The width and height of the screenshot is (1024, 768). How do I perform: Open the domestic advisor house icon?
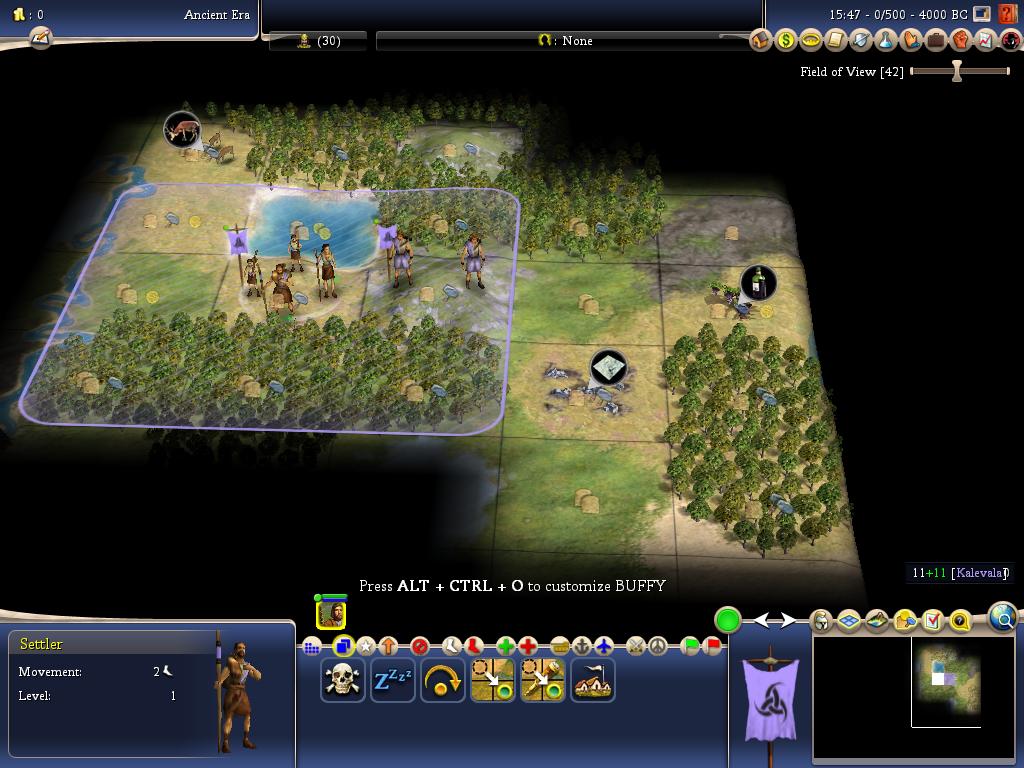pyautogui.click(x=760, y=41)
